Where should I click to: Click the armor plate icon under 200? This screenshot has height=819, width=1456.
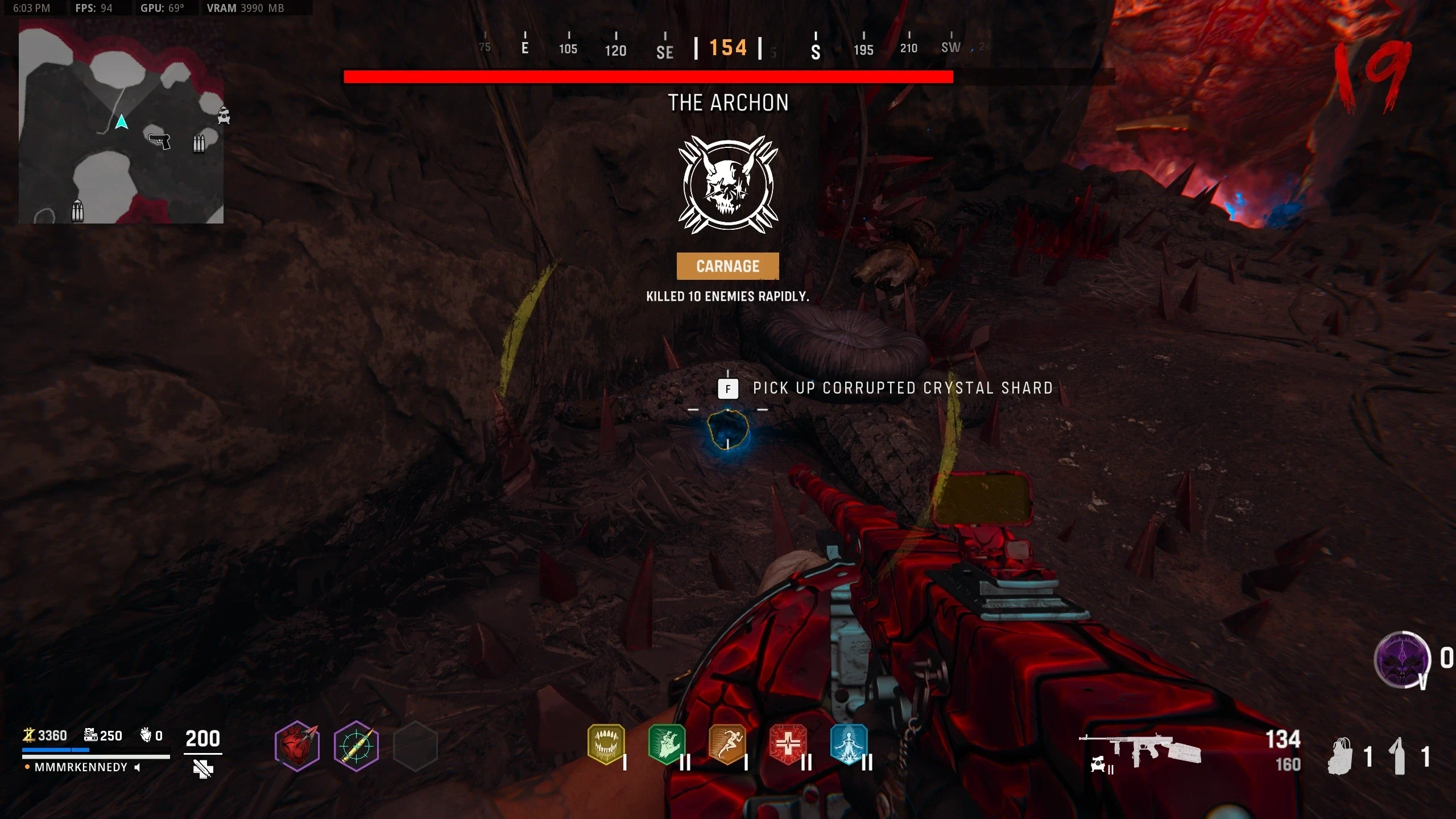(x=202, y=769)
